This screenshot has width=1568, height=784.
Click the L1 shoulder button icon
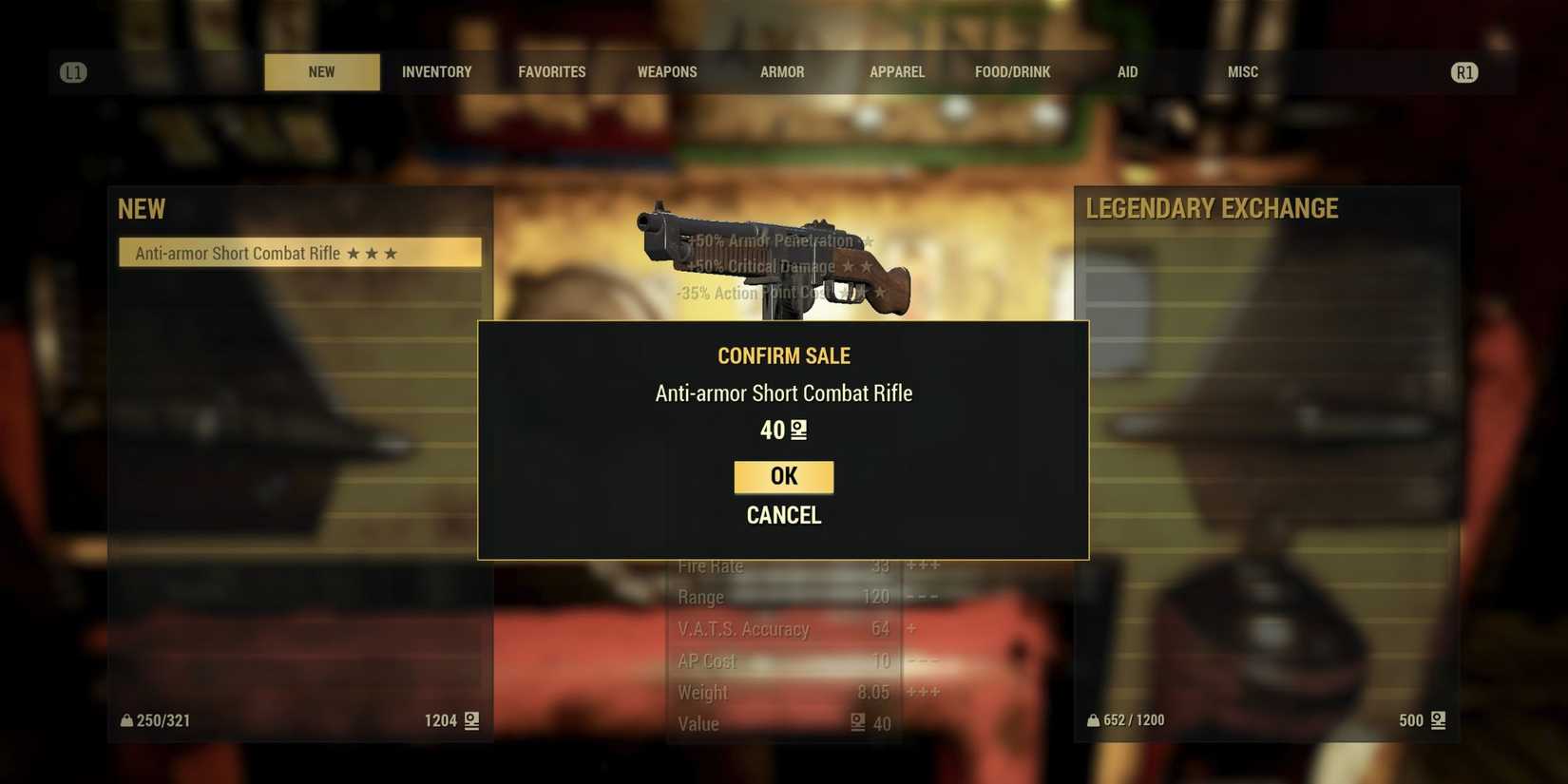(x=72, y=71)
